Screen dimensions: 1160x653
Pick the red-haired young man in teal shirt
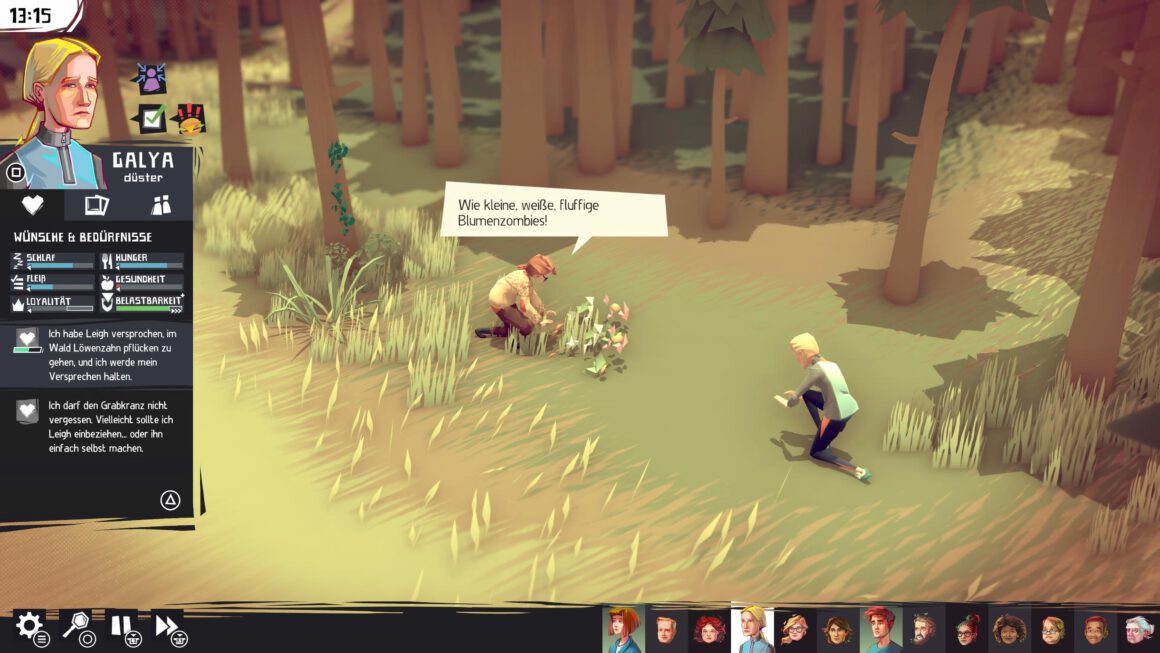881,629
